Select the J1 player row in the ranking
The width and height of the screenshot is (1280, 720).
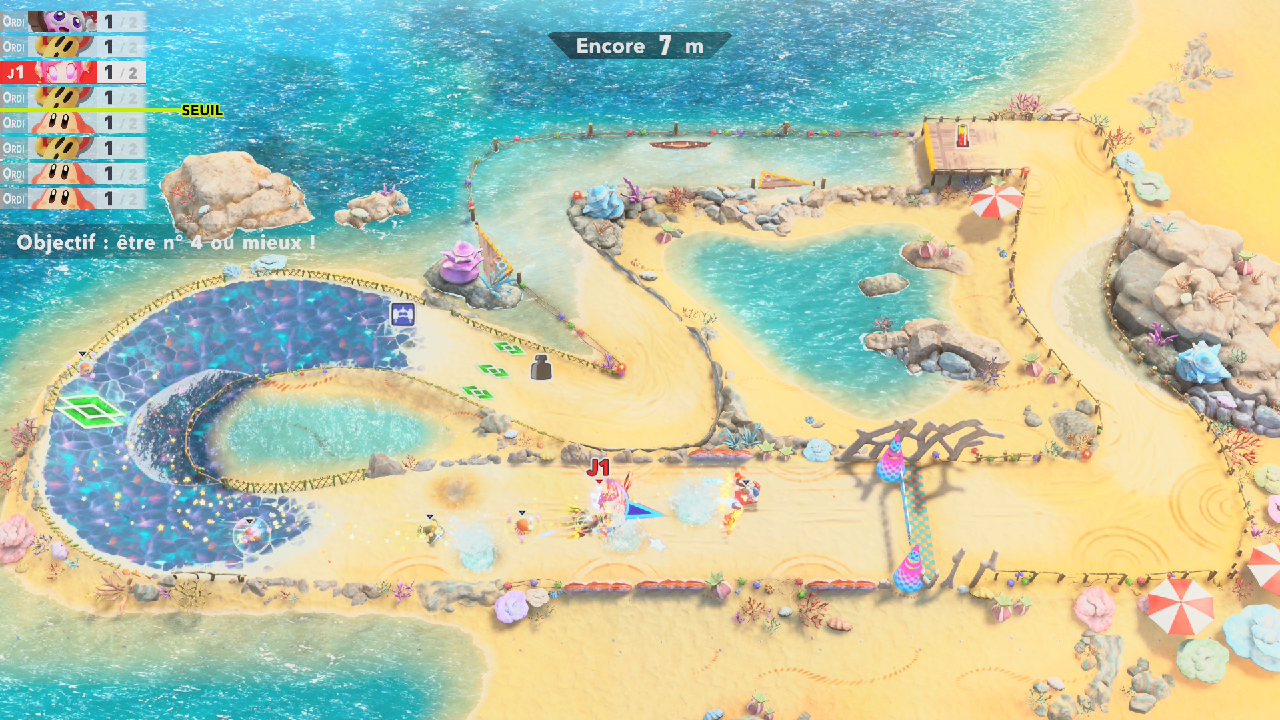[73, 72]
